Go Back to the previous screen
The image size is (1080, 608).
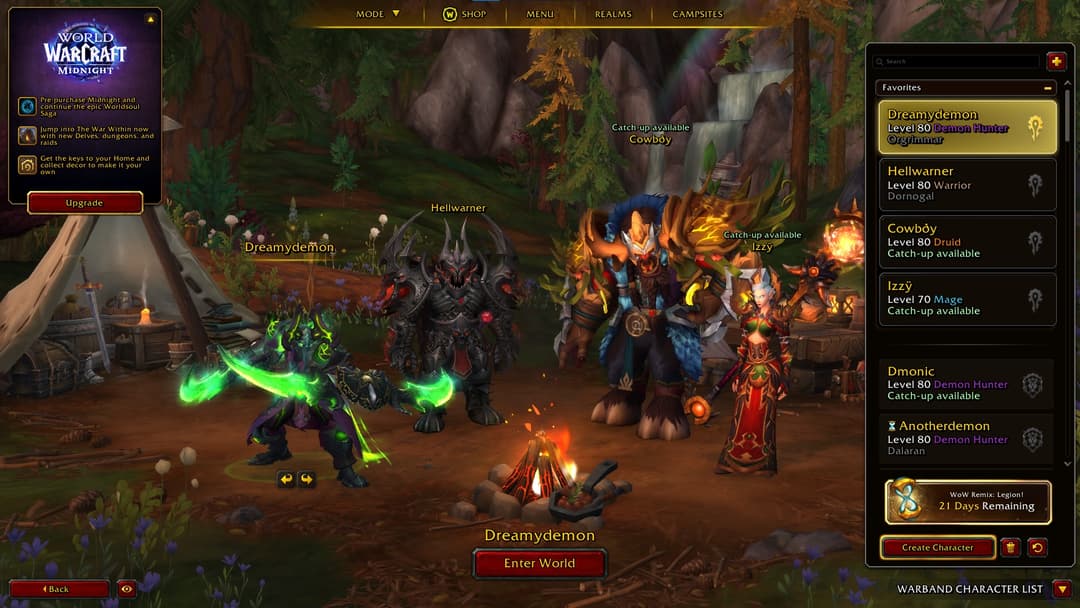click(x=59, y=589)
